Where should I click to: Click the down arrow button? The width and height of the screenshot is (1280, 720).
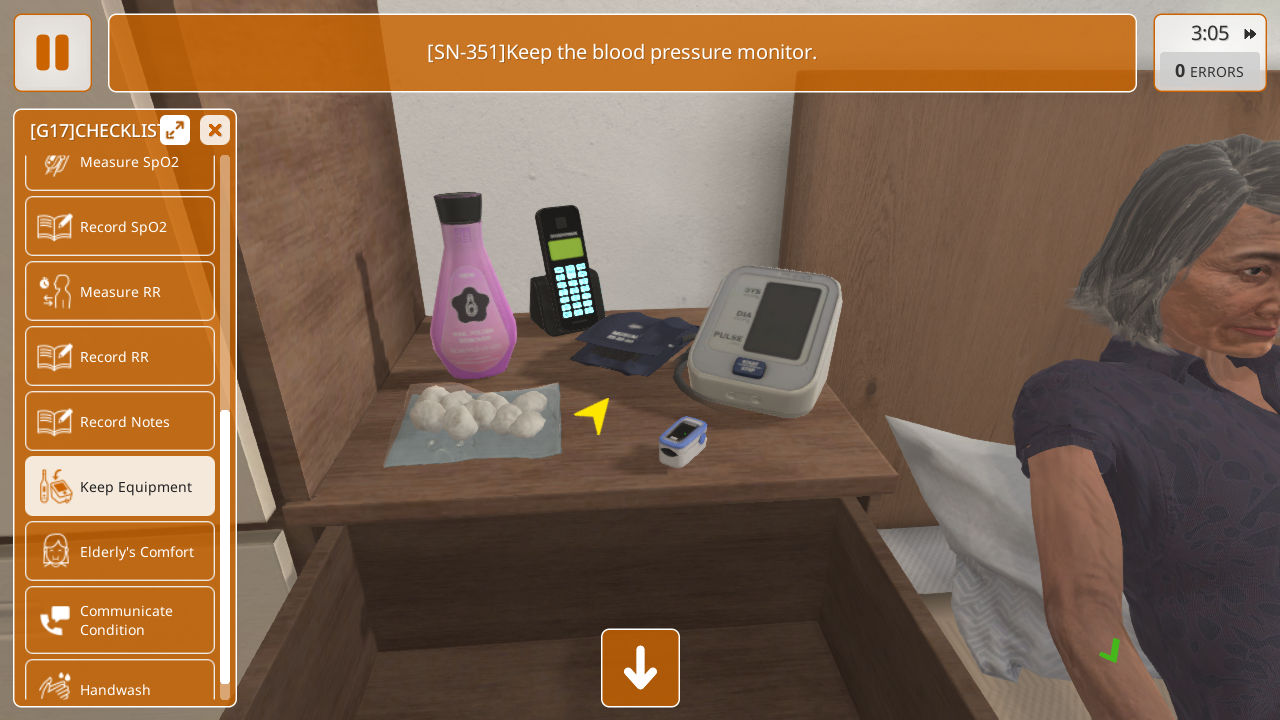click(640, 668)
